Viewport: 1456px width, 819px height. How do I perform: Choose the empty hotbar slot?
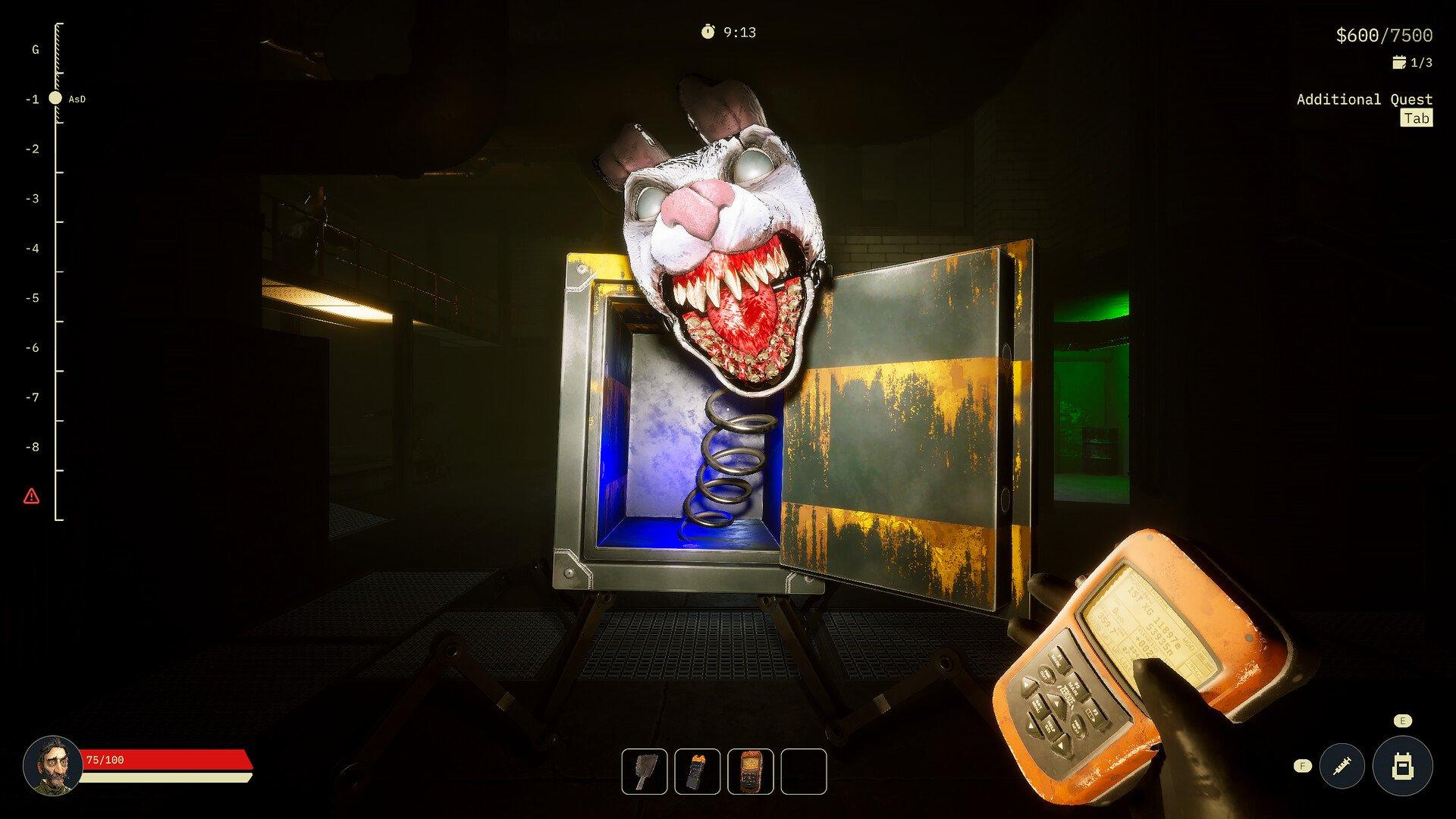[x=804, y=771]
